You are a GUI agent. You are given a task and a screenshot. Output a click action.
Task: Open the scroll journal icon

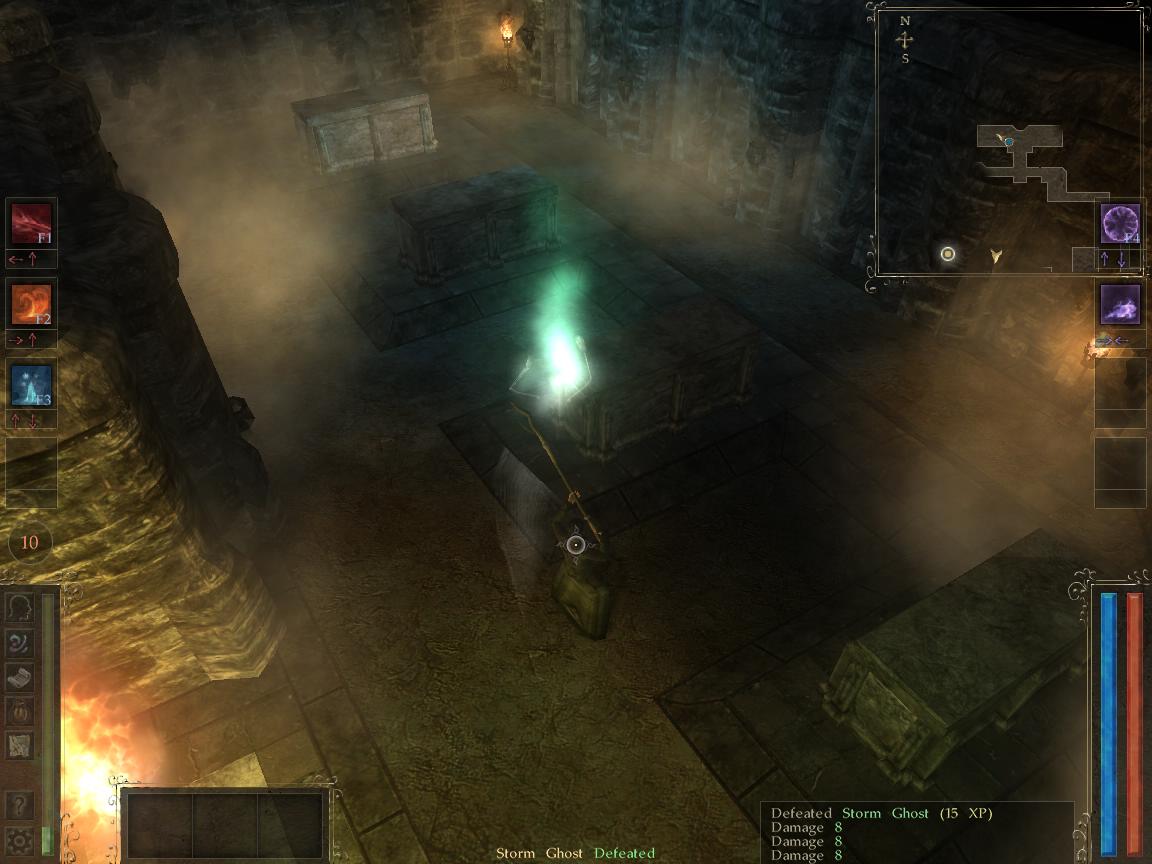20,677
